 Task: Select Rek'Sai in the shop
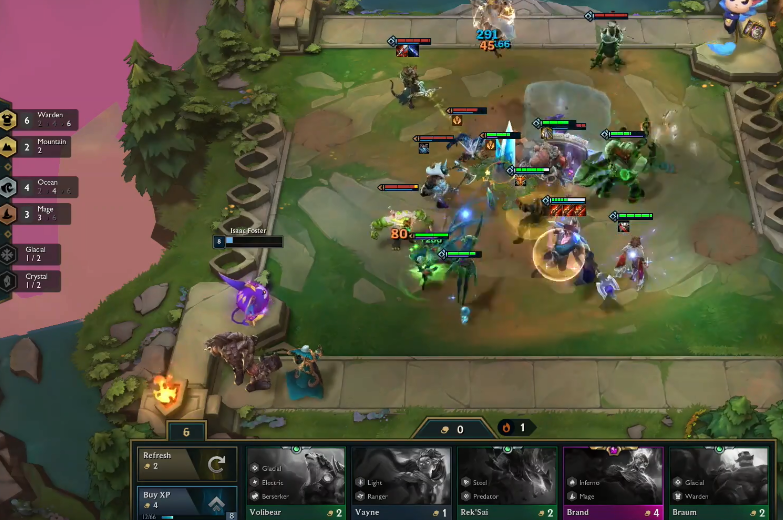tap(506, 482)
